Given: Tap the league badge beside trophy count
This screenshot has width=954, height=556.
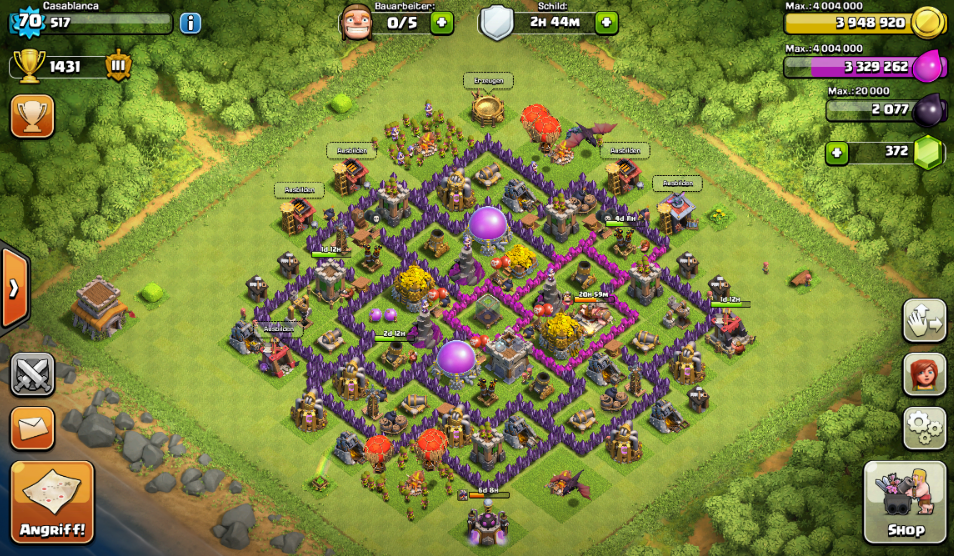Looking at the screenshot, I should (119, 66).
